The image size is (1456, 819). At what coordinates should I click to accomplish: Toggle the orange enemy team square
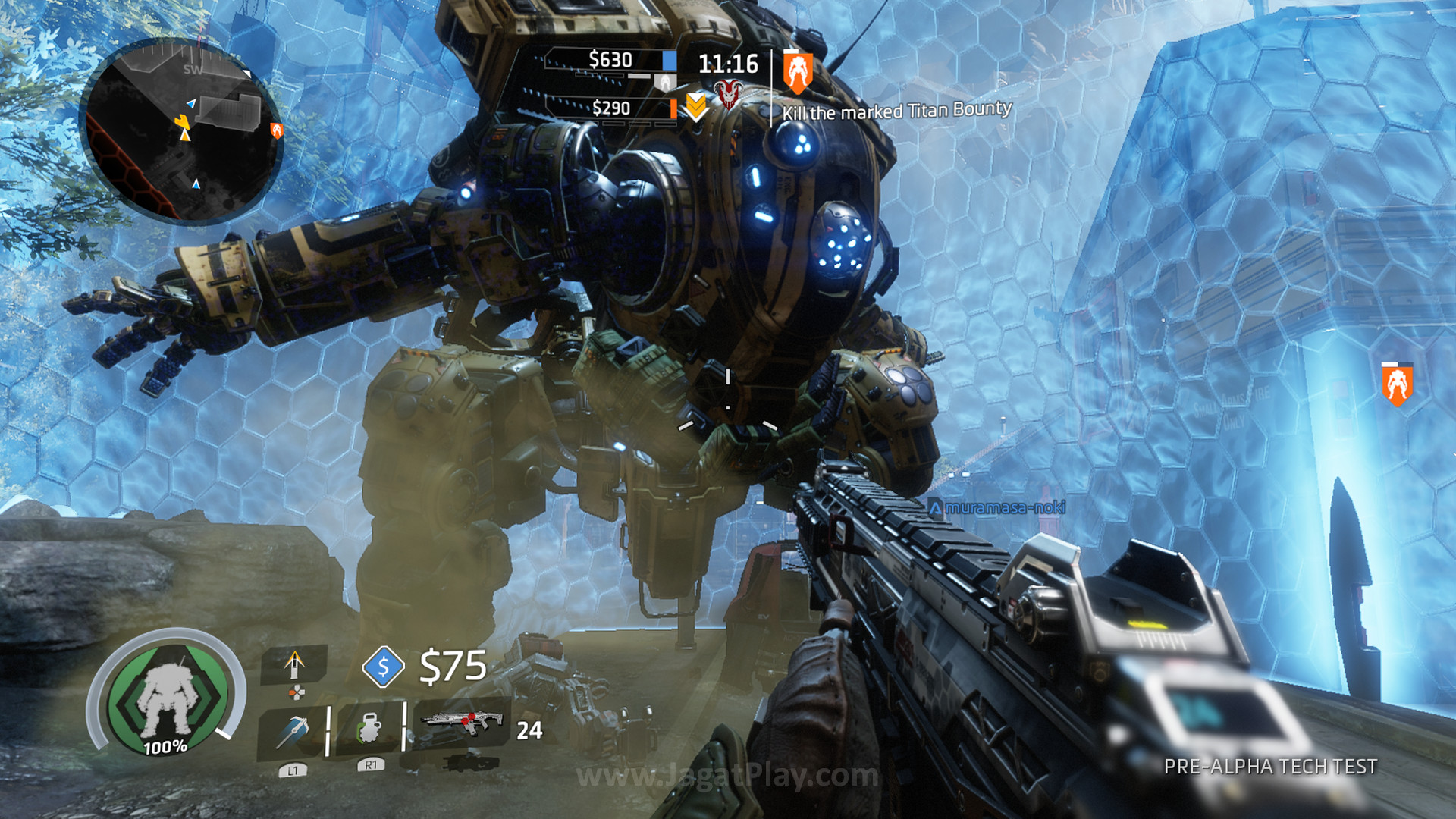pos(673,108)
